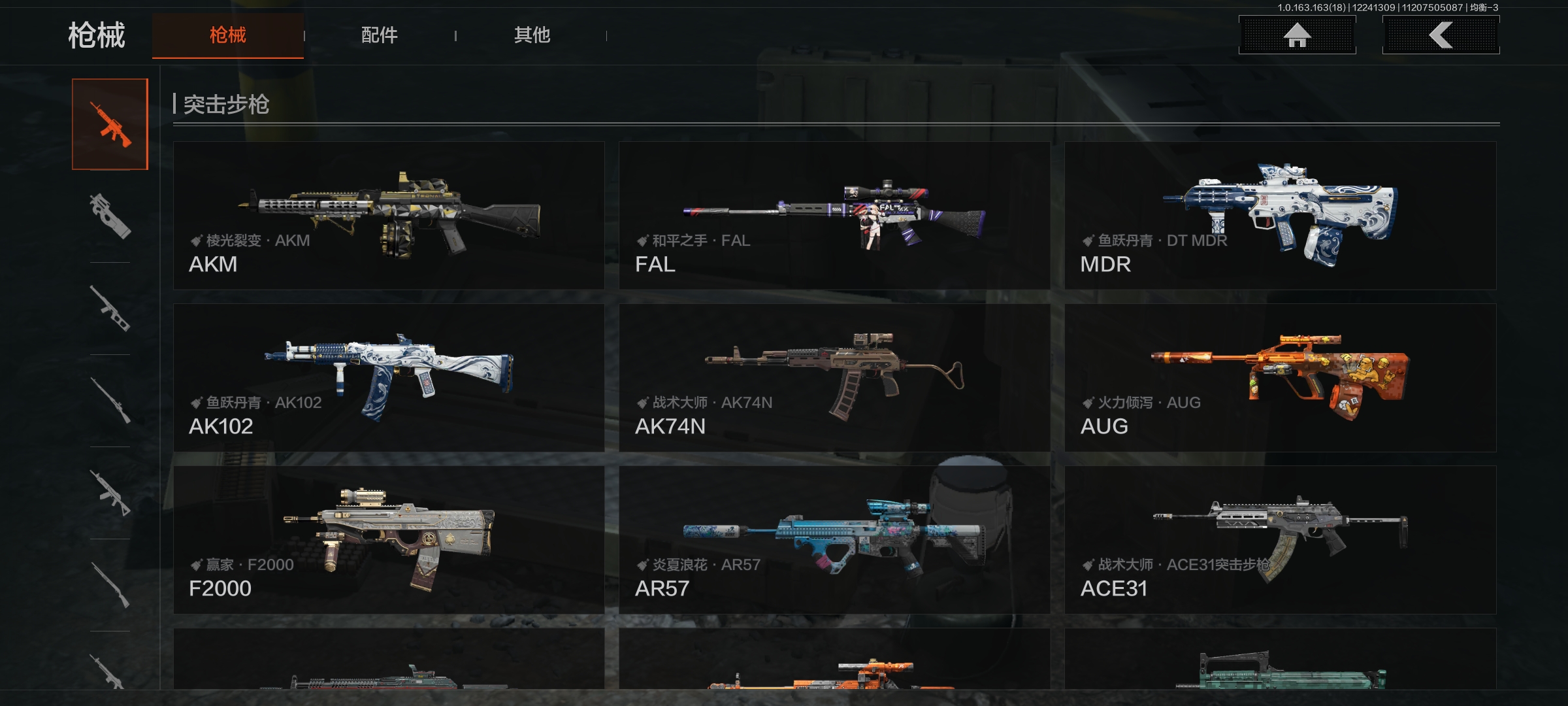
Task: Choose the AKM weapon tile
Action: click(x=389, y=216)
